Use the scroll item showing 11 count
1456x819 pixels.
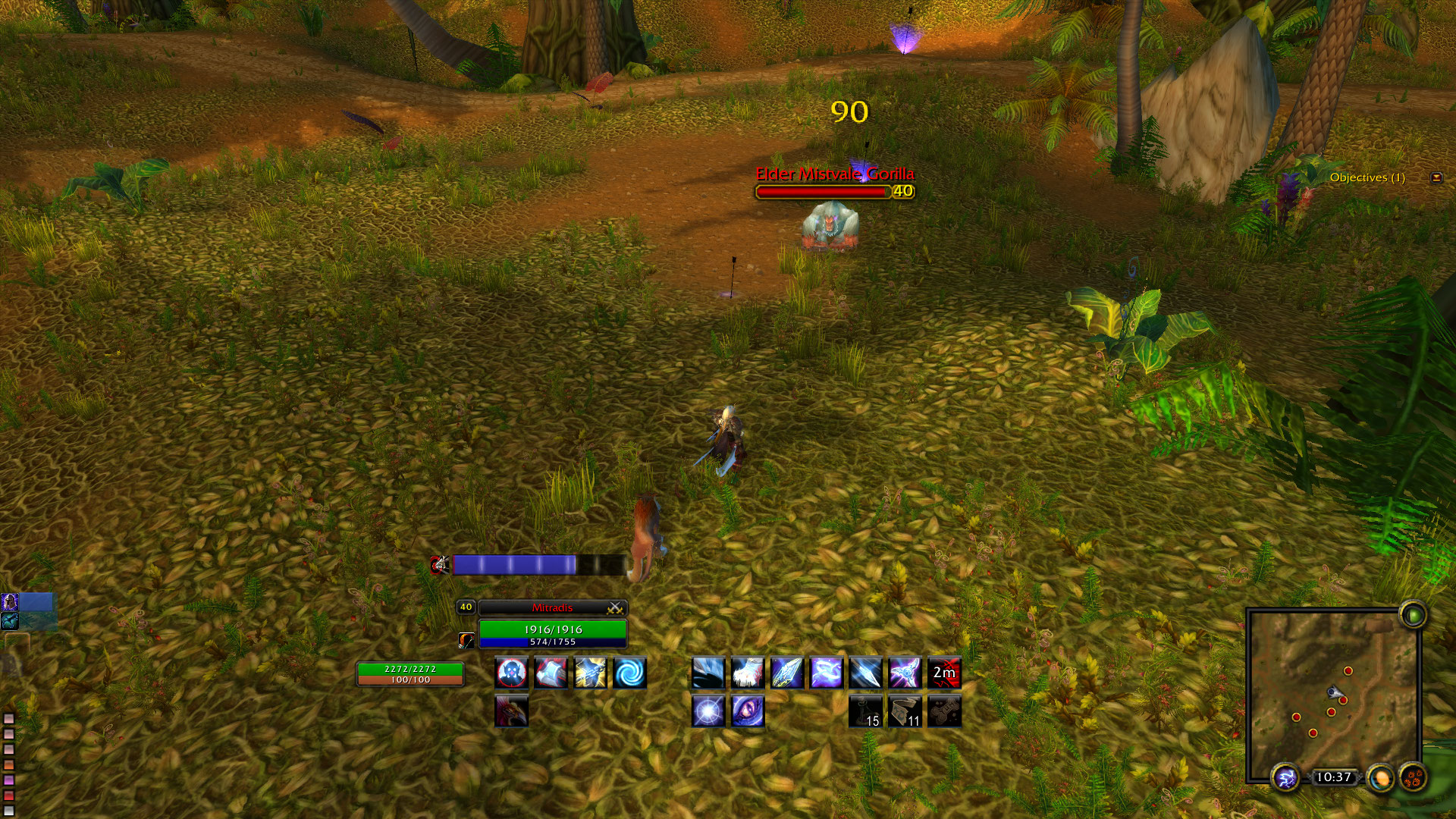(905, 713)
